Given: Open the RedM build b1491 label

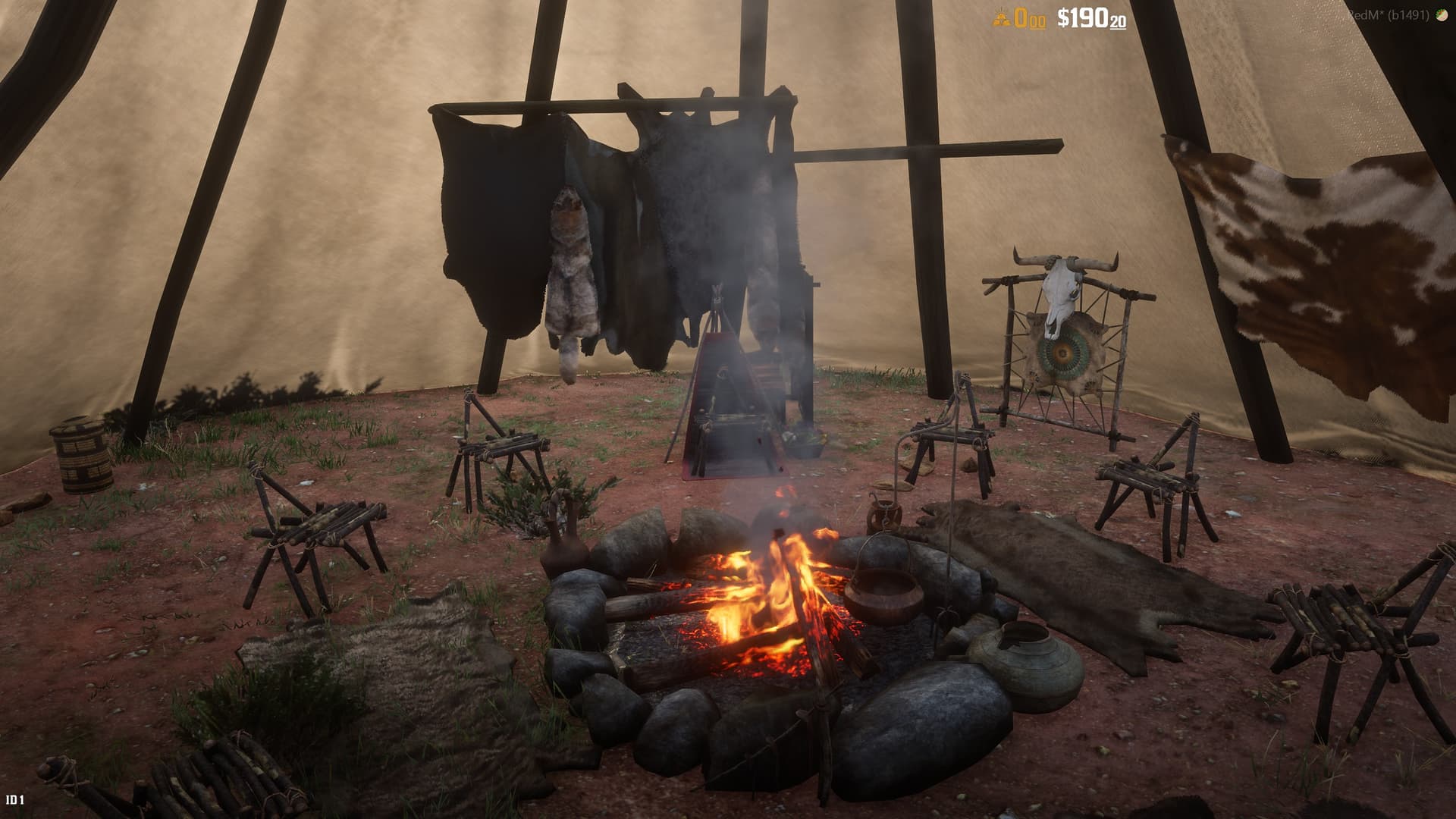Looking at the screenshot, I should click(1388, 14).
